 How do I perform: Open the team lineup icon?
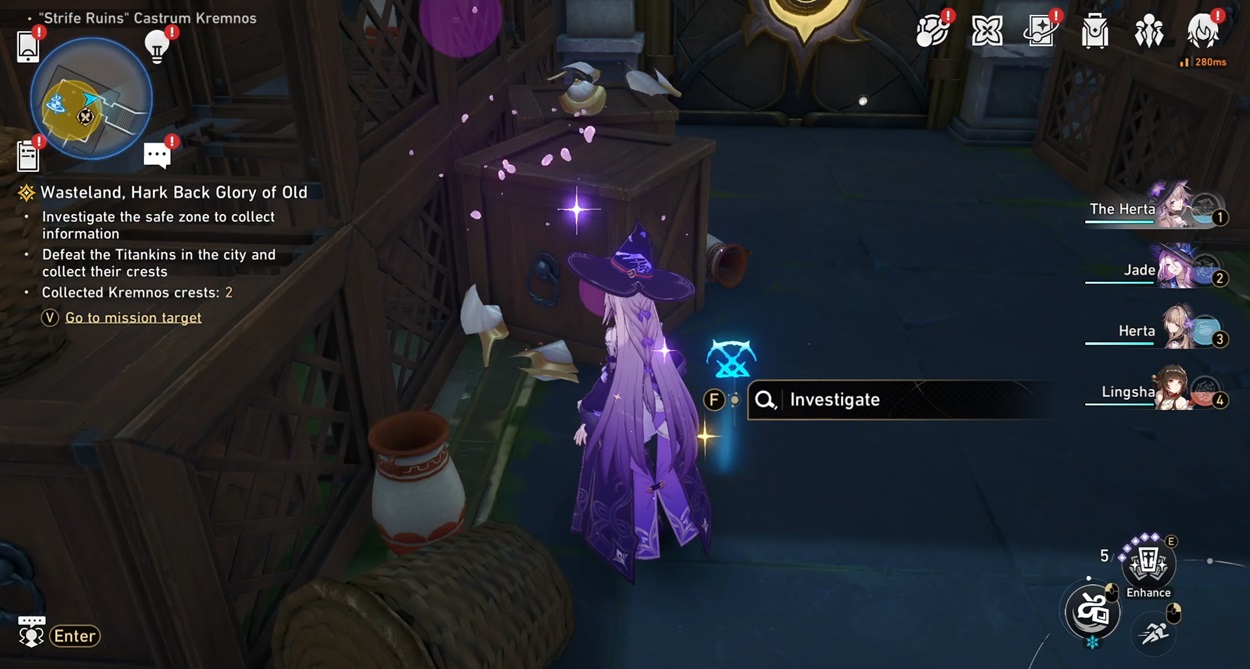1149,32
